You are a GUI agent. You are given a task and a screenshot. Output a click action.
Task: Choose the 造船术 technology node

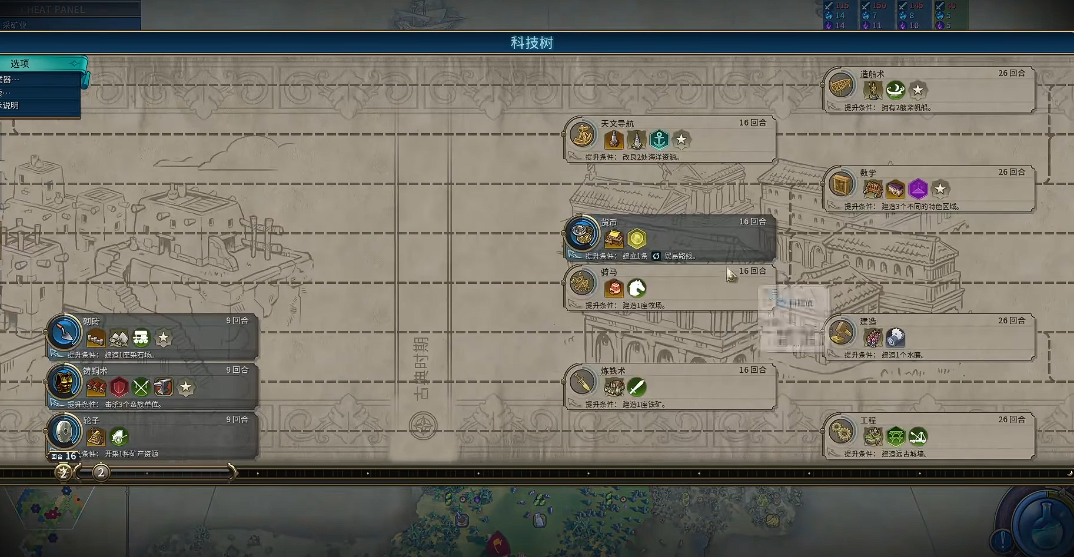coord(930,89)
